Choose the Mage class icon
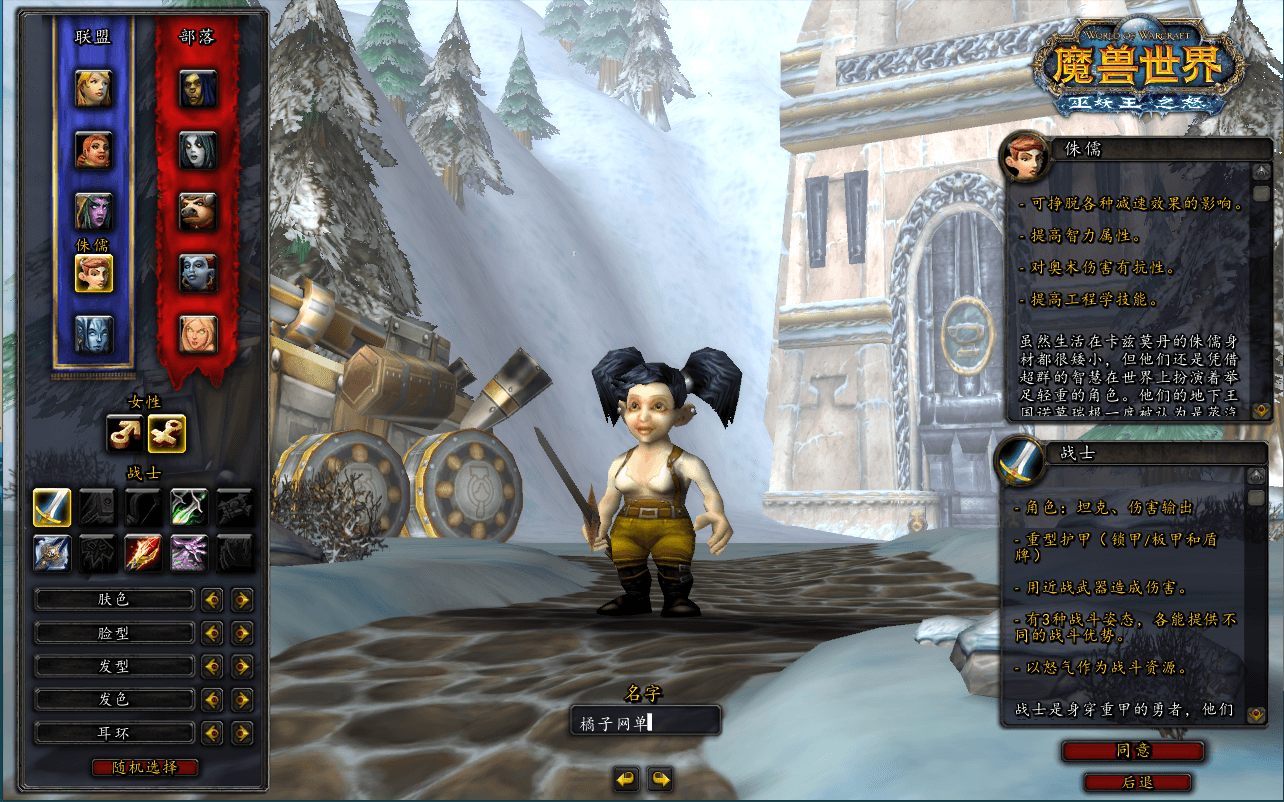1284x802 pixels. pyautogui.click(x=143, y=553)
